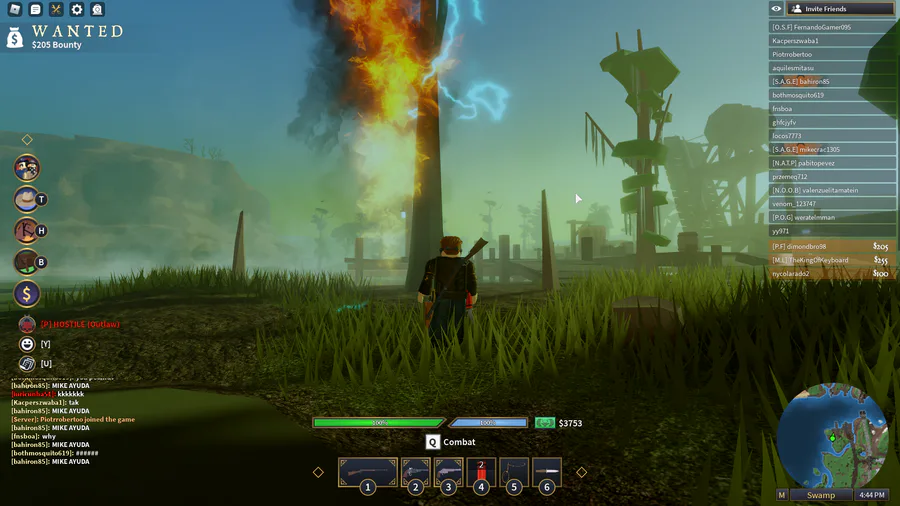Select the dynamite in hotbar slot 4
Image resolution: width=900 pixels, height=506 pixels.
click(x=481, y=473)
